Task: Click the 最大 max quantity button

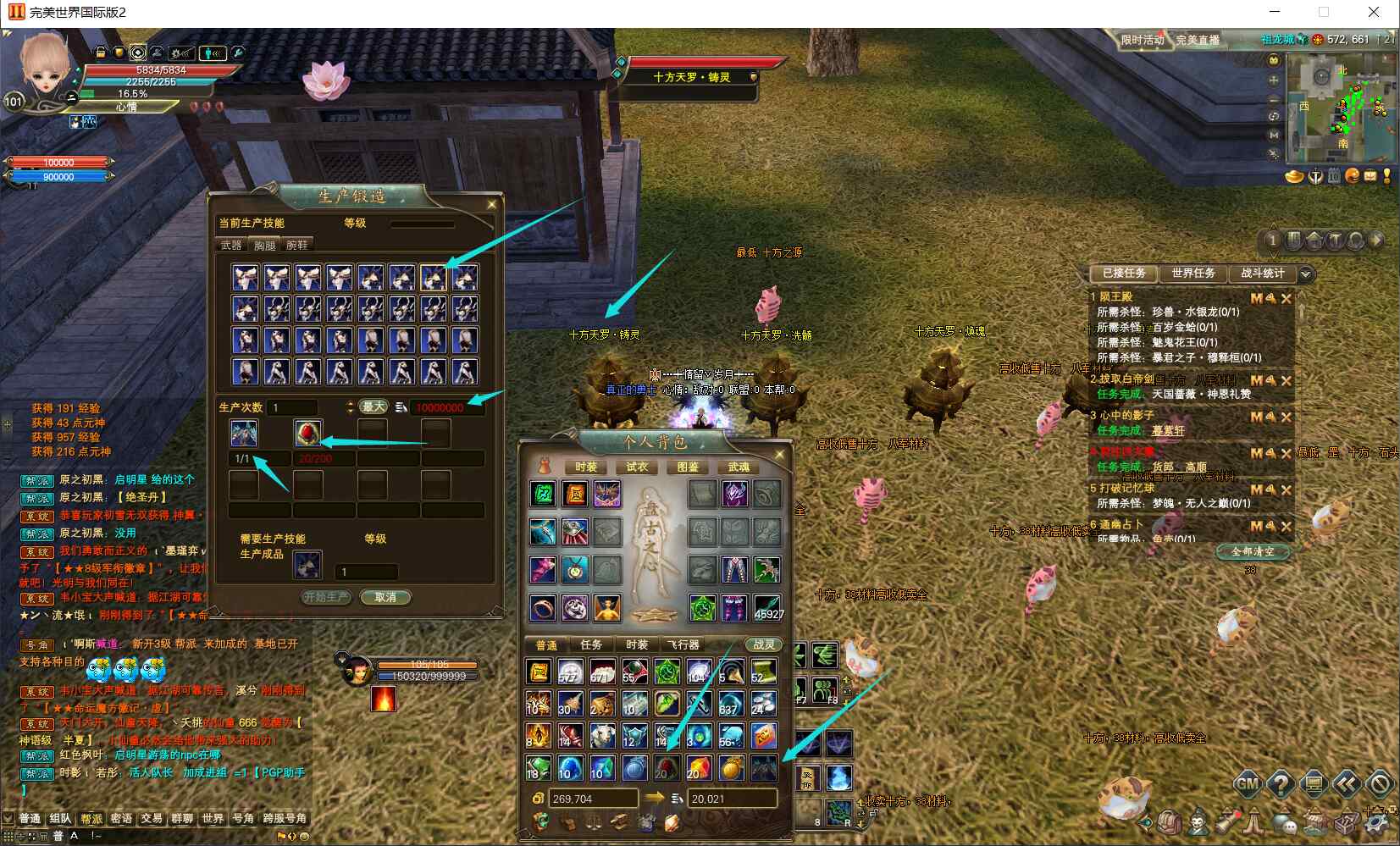Action: point(374,406)
